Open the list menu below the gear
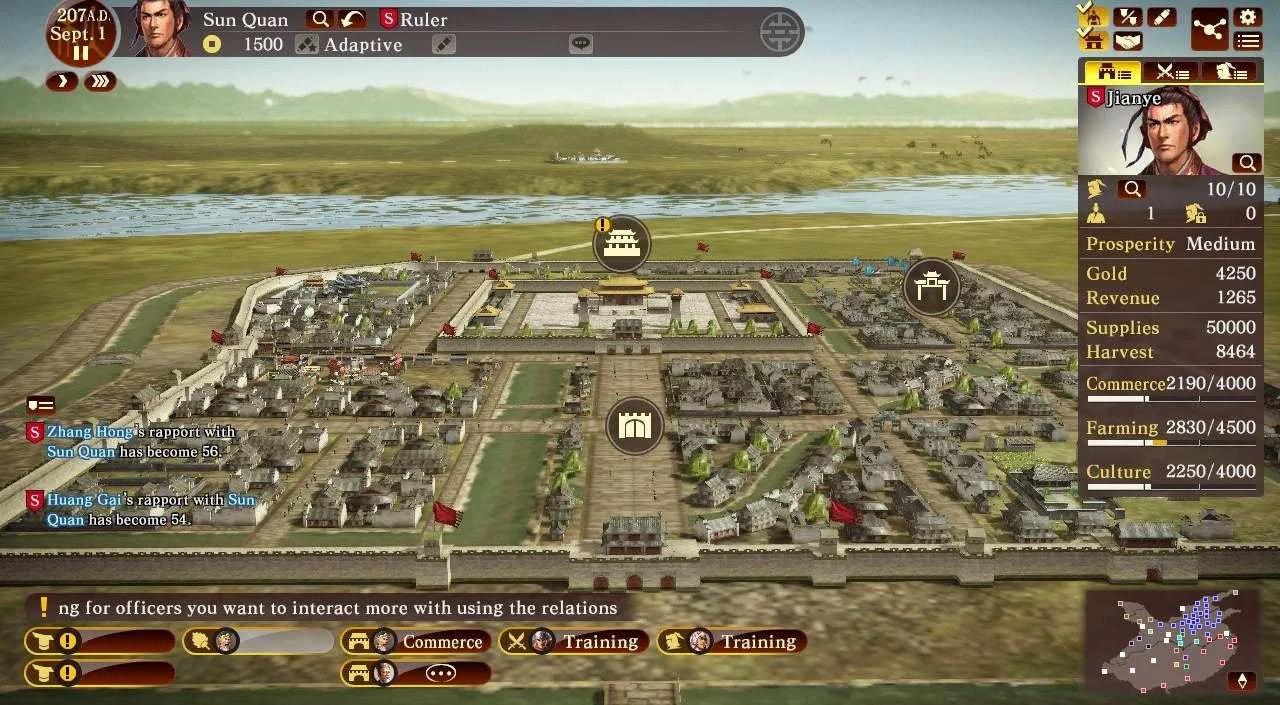The width and height of the screenshot is (1280, 705). [1247, 42]
